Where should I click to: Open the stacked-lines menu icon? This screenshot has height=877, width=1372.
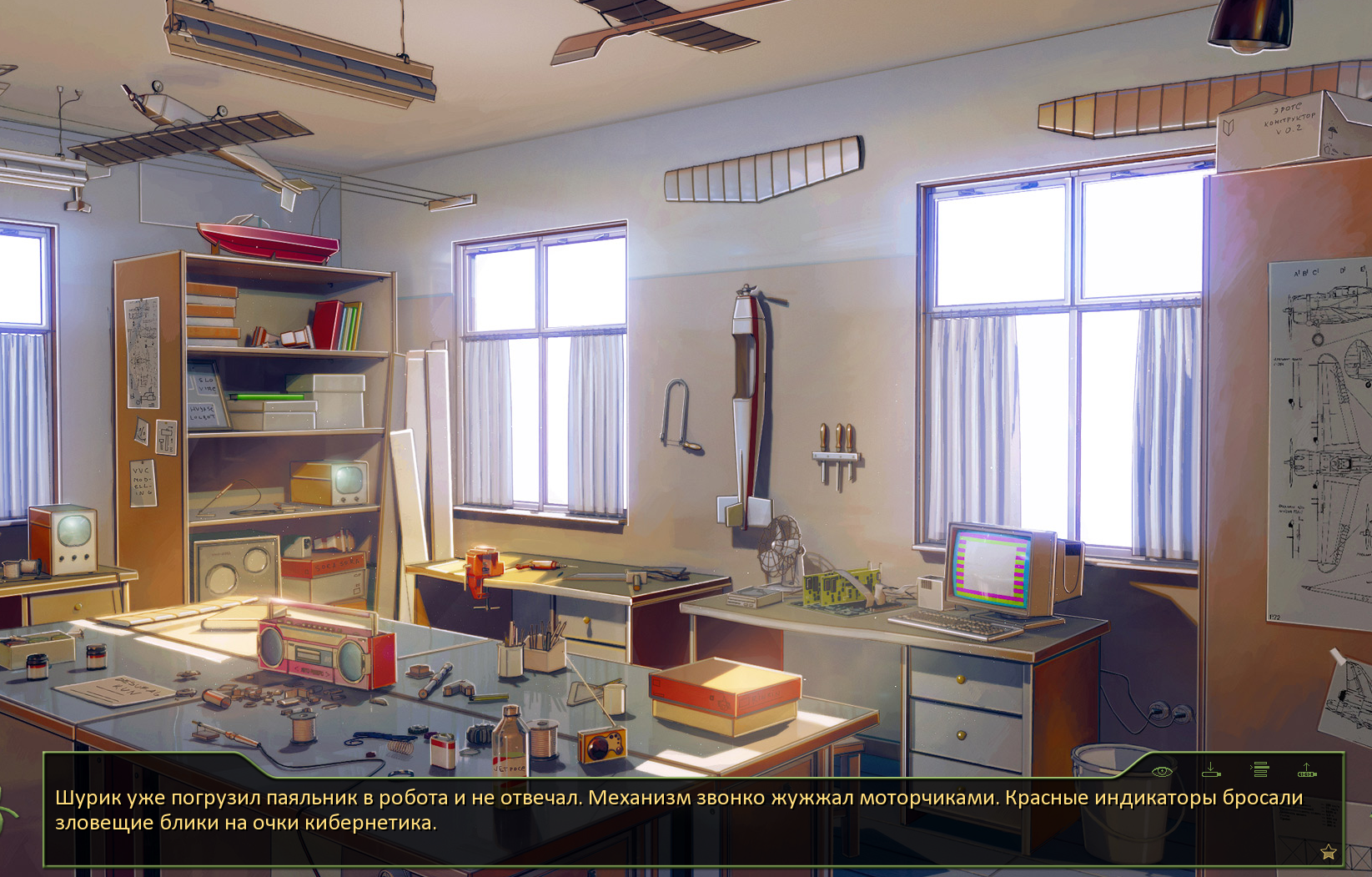(x=1260, y=770)
